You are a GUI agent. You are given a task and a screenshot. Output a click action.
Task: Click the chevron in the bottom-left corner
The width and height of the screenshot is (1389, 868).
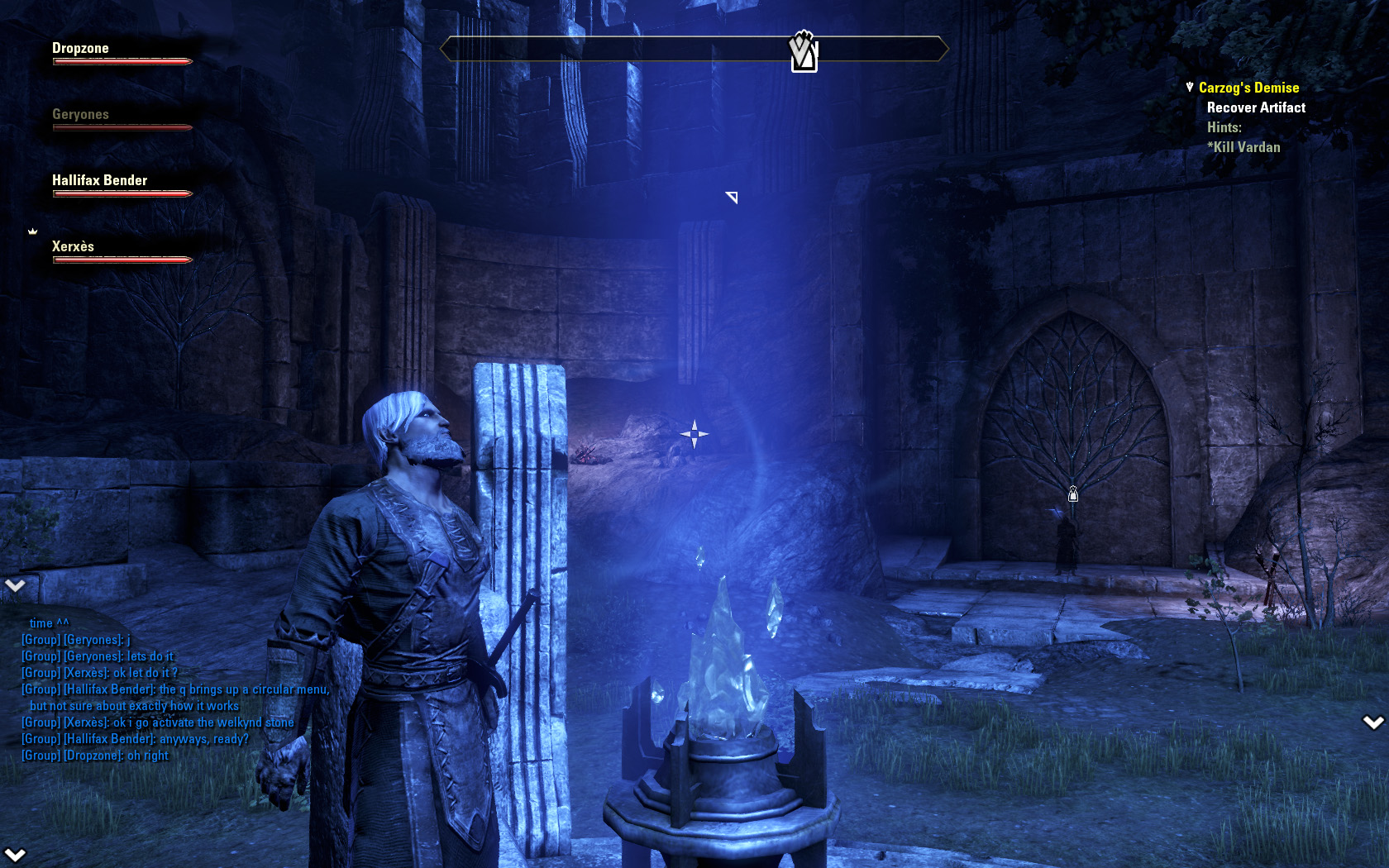point(15,854)
